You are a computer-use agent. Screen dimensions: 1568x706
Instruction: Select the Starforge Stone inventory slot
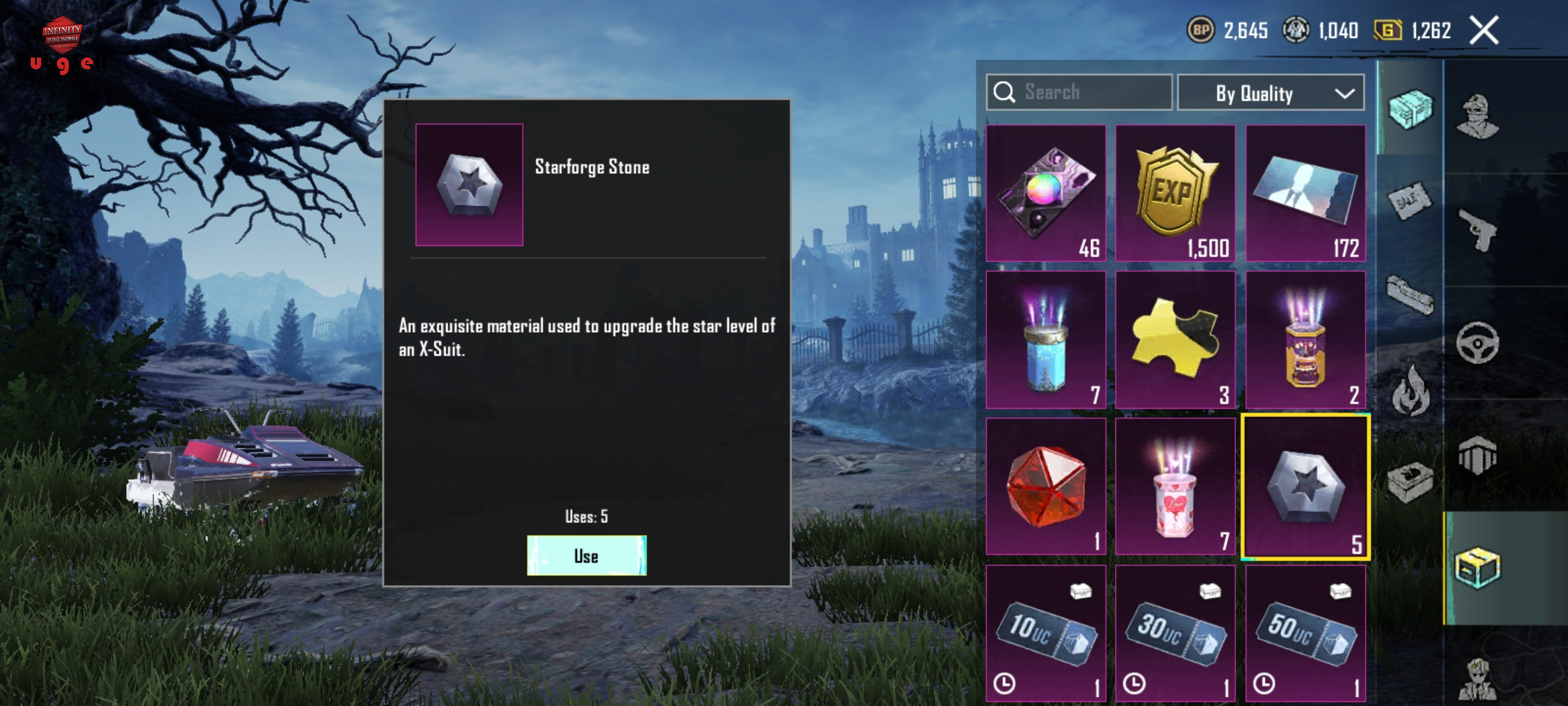click(x=1305, y=486)
